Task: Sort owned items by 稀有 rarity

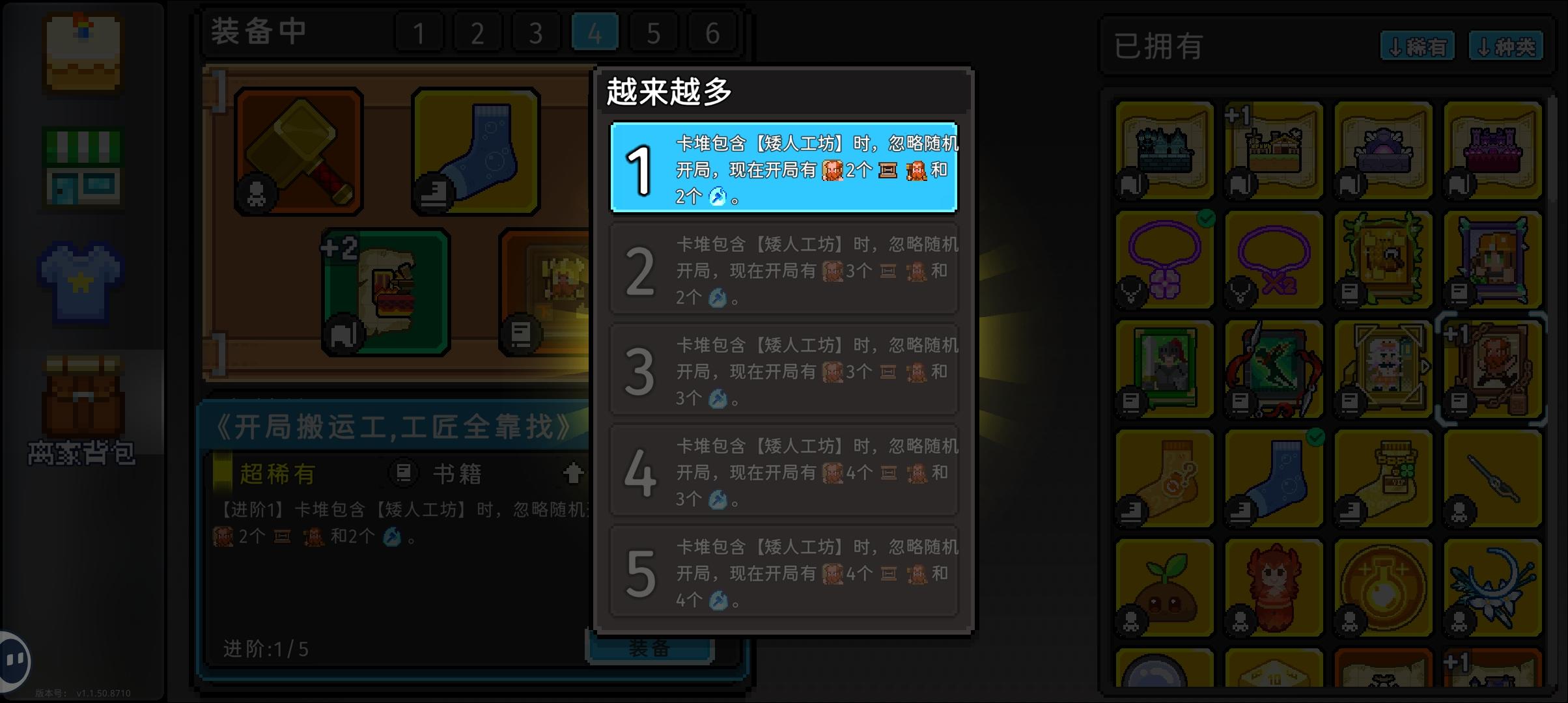Action: [x=1418, y=46]
